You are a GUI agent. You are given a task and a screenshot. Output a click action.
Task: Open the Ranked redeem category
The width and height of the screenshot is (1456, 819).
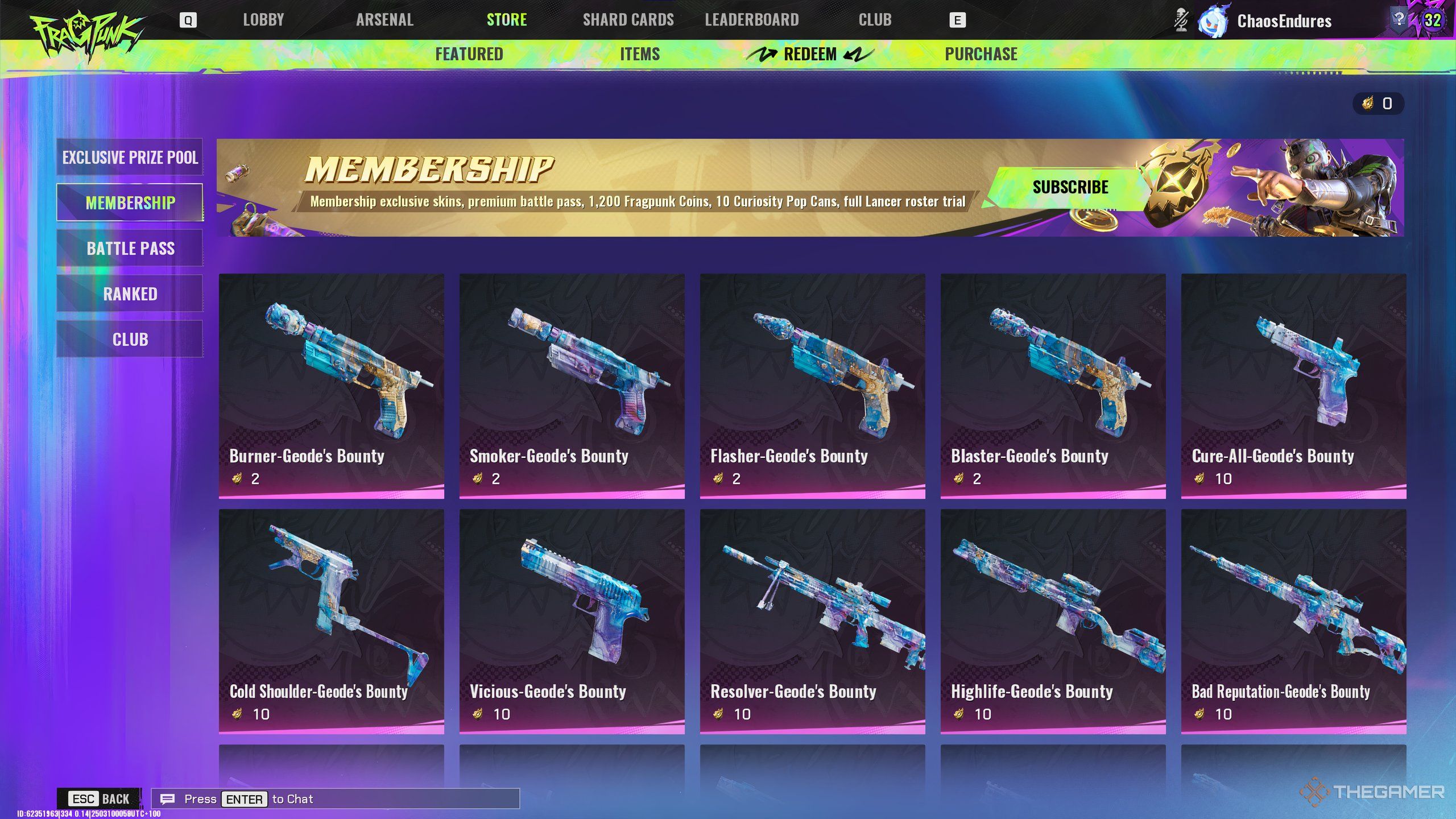tap(130, 293)
